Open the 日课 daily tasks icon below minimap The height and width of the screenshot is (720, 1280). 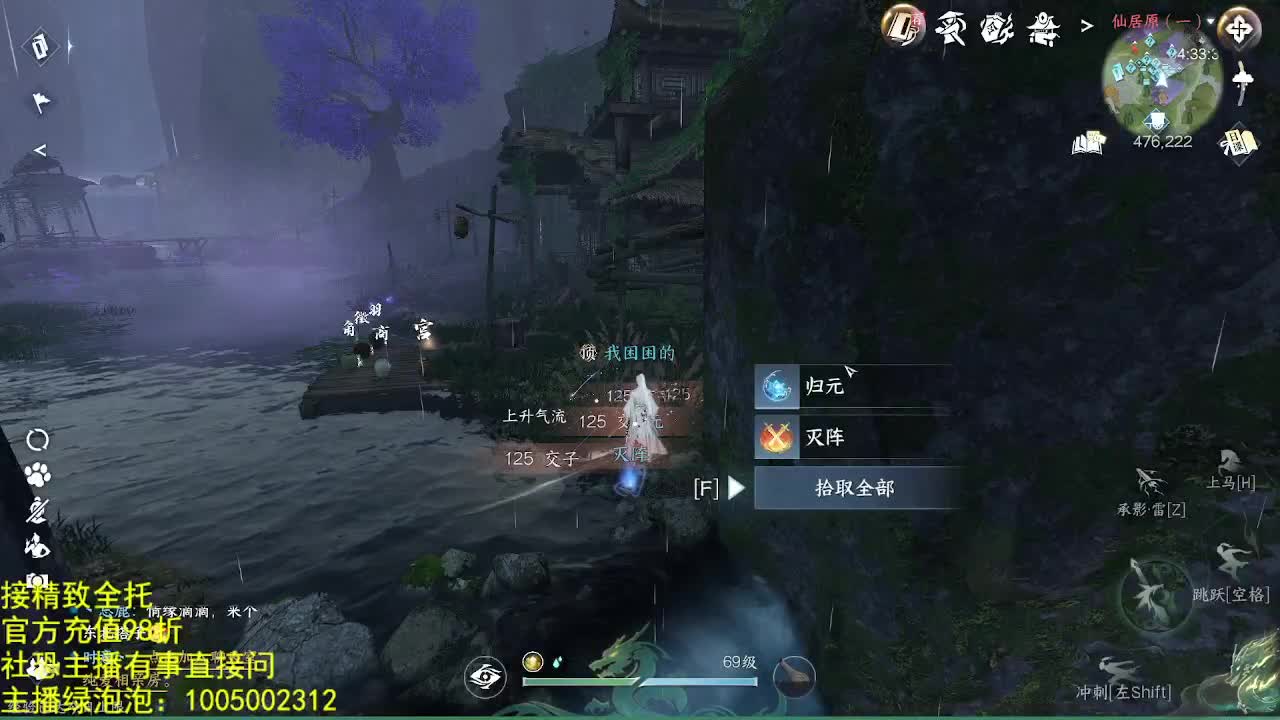click(1238, 143)
